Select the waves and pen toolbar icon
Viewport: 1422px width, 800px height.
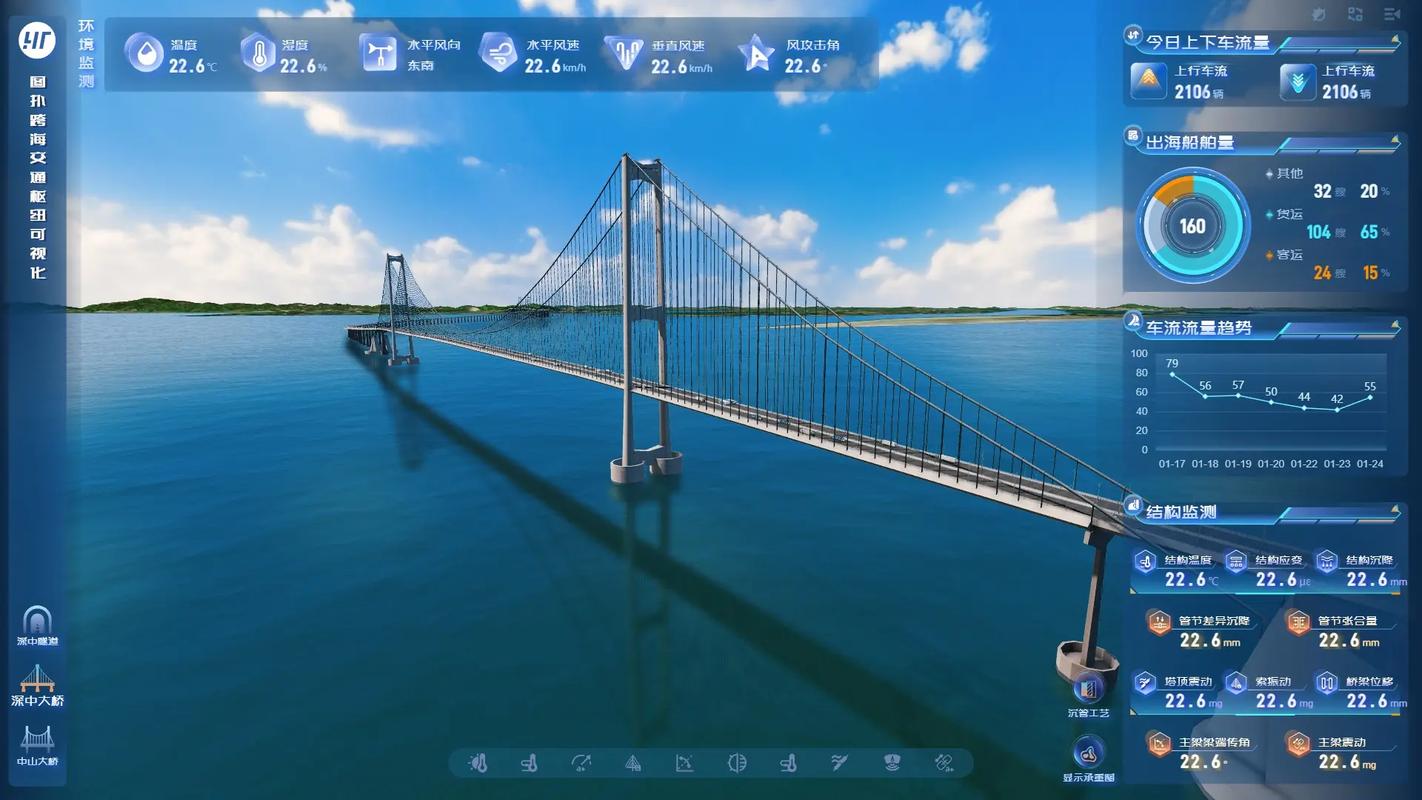[840, 763]
